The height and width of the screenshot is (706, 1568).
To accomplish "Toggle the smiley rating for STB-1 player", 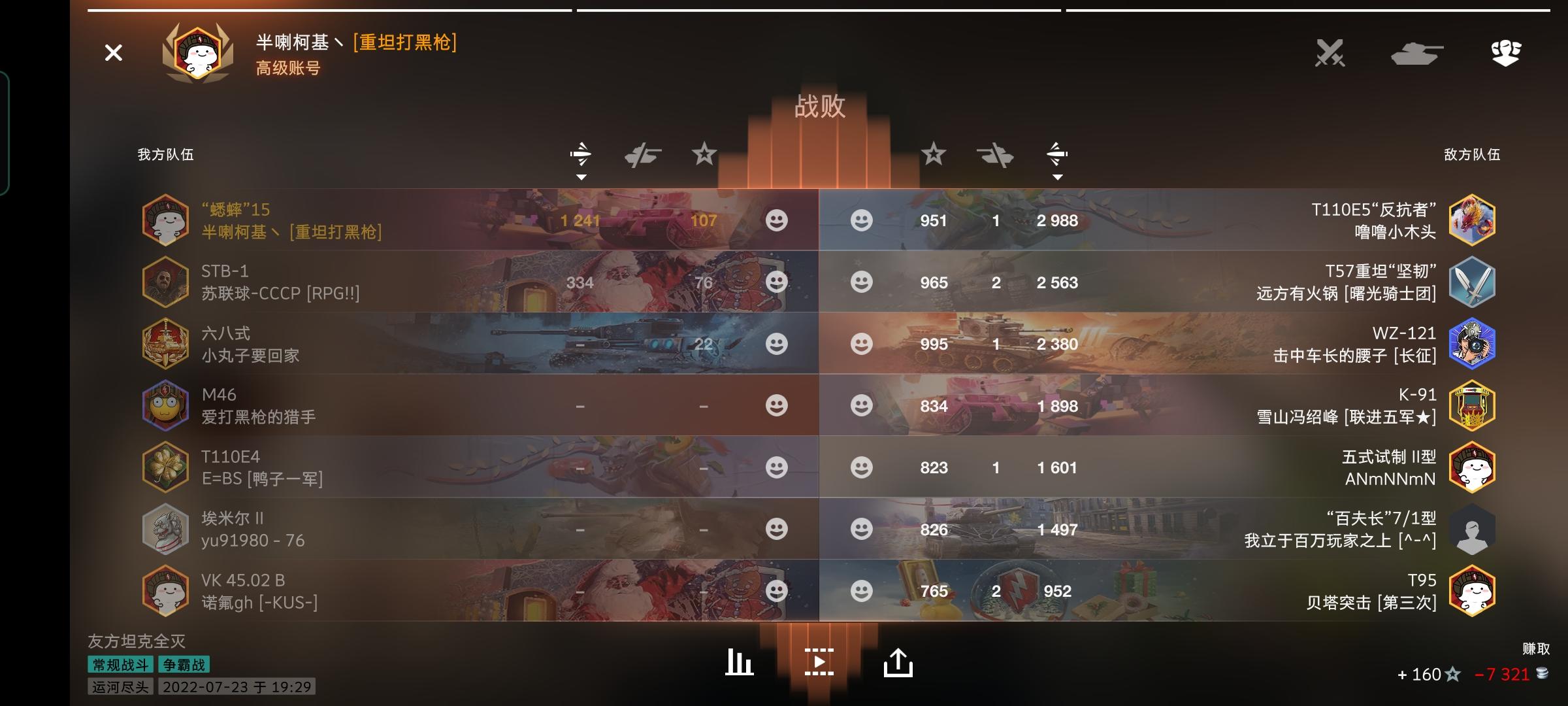I will point(776,282).
